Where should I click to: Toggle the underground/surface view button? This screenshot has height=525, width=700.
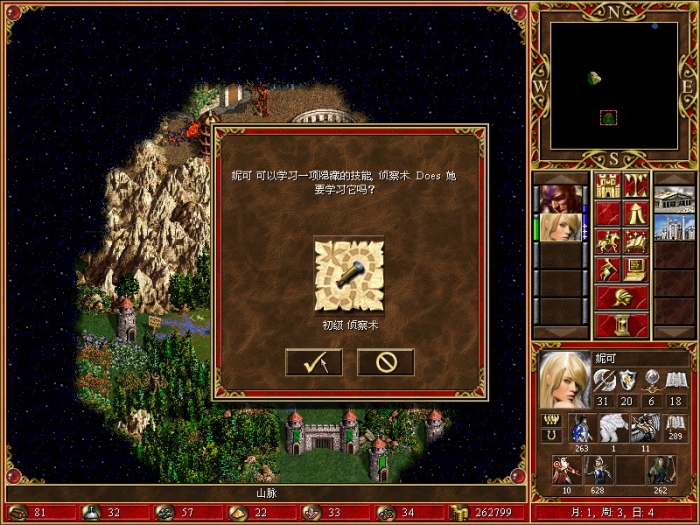636,185
